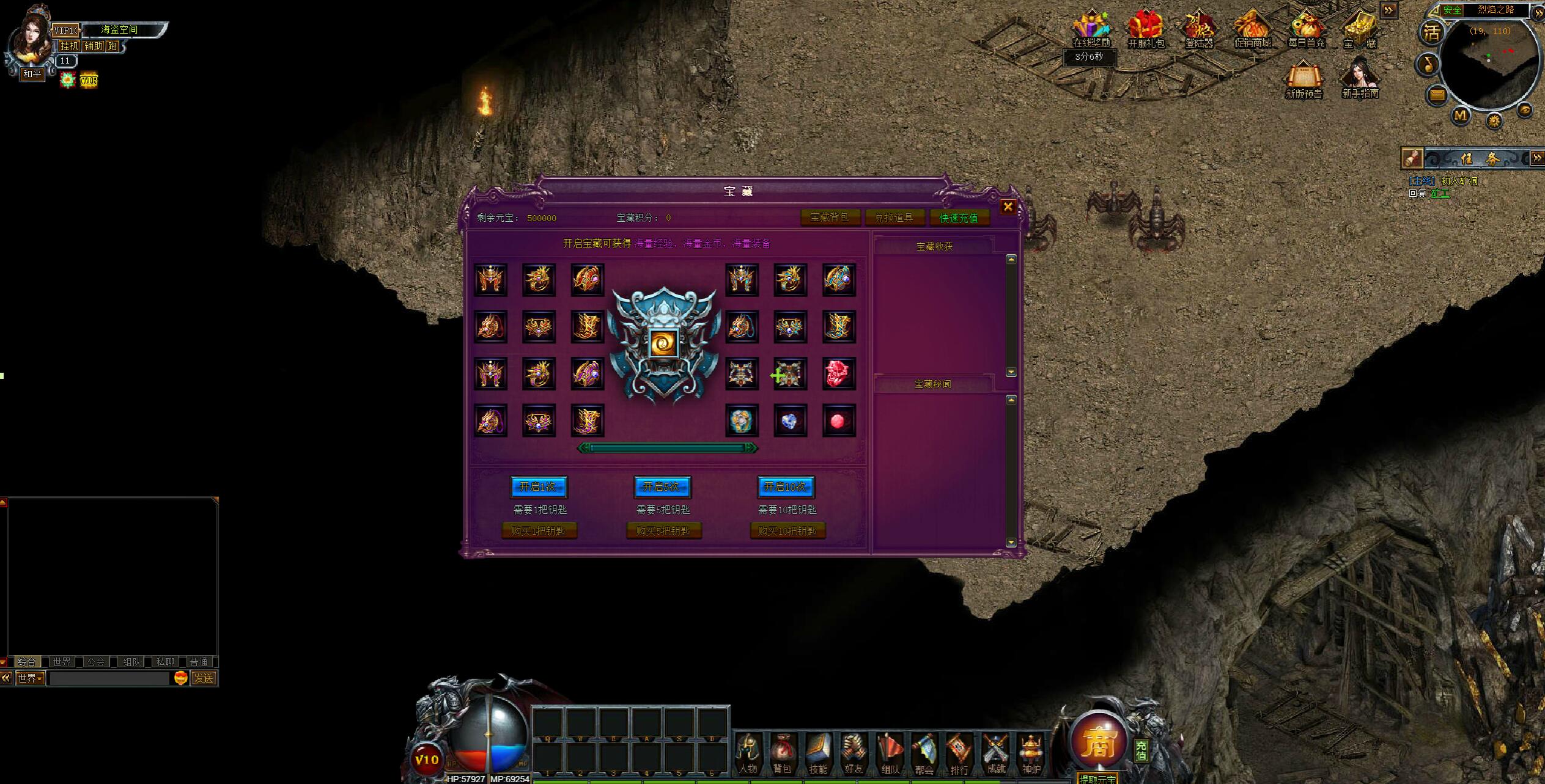This screenshot has width=1545, height=784.
Task: Switch chat to the 公会 guild tab
Action: [96, 662]
